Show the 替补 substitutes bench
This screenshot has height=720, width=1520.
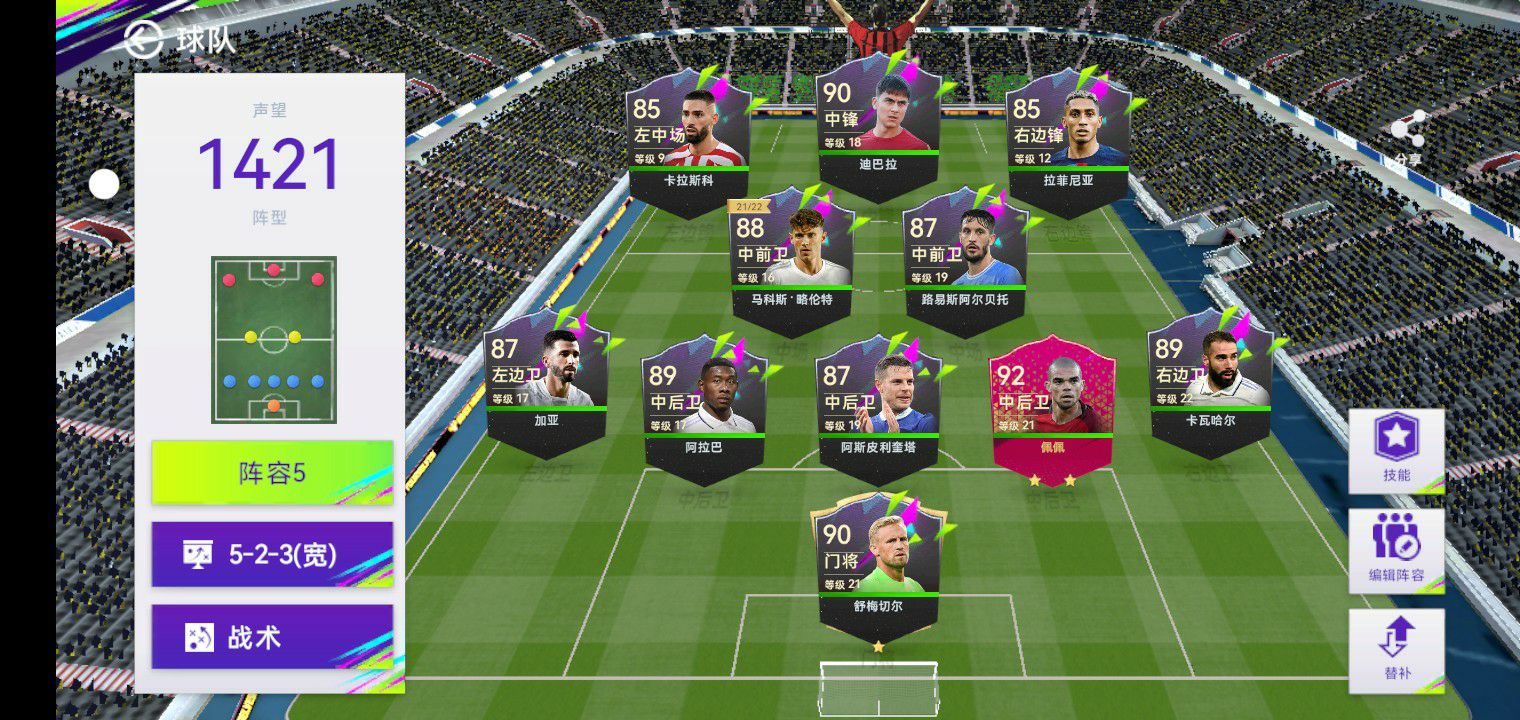click(1396, 650)
